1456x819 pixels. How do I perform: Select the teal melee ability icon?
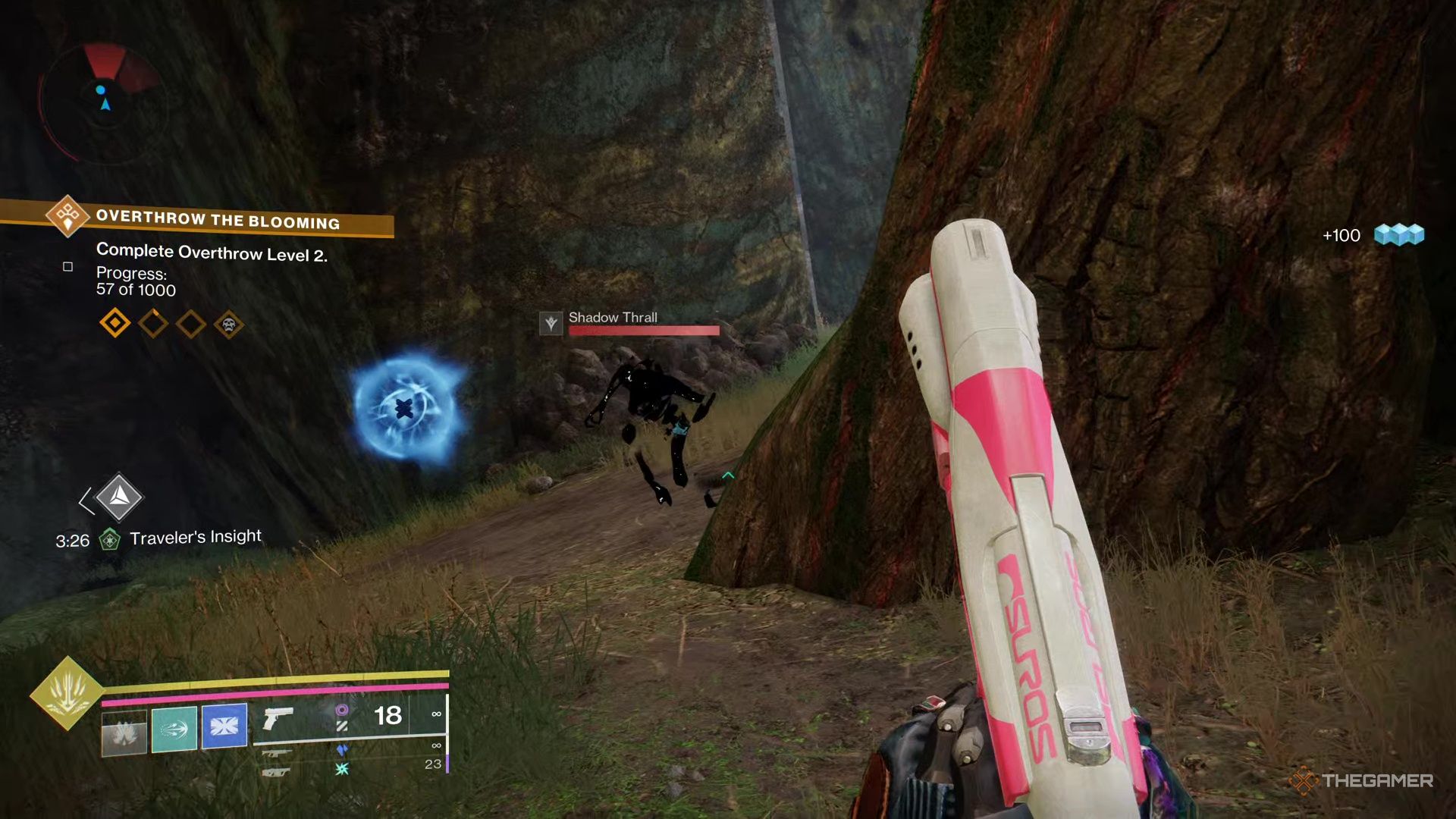click(174, 728)
